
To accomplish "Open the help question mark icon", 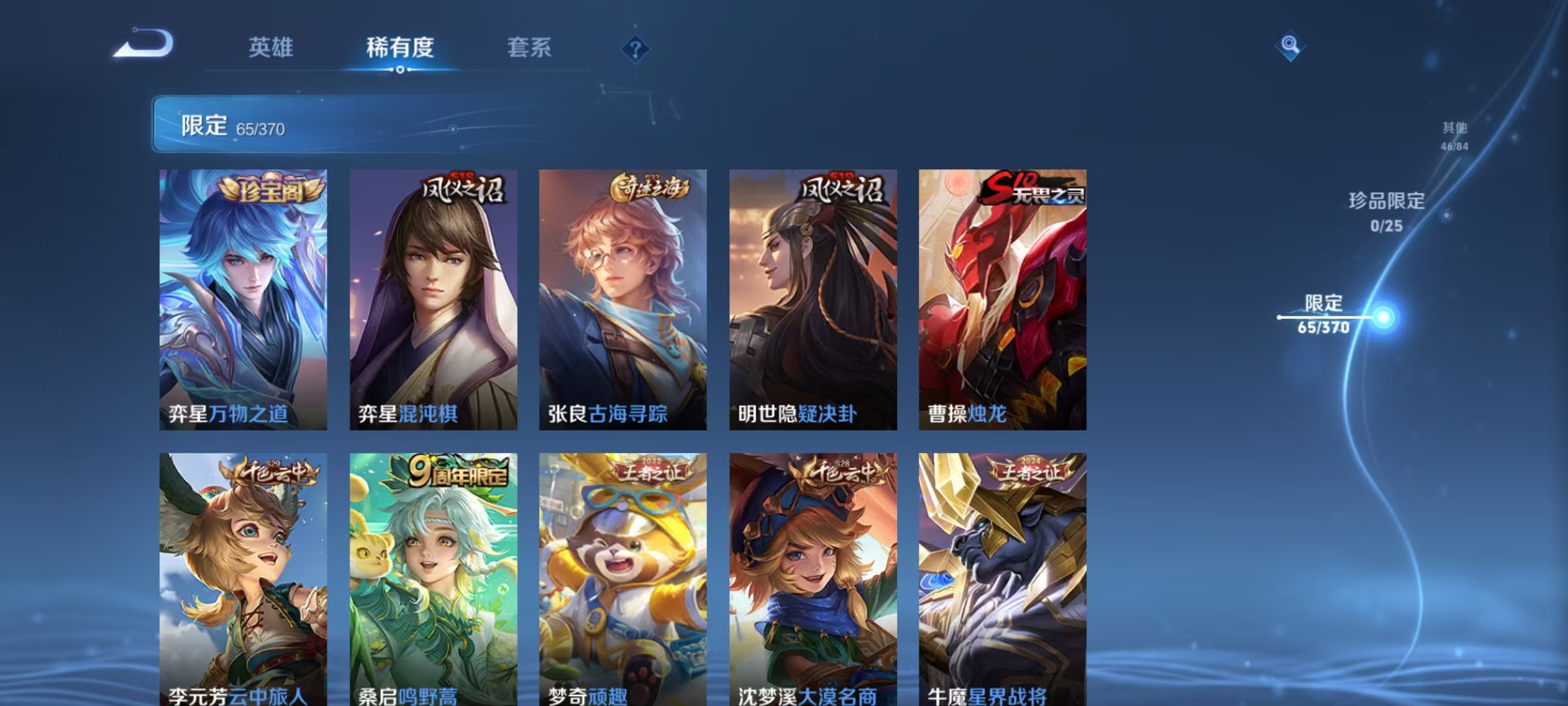I will [x=634, y=48].
